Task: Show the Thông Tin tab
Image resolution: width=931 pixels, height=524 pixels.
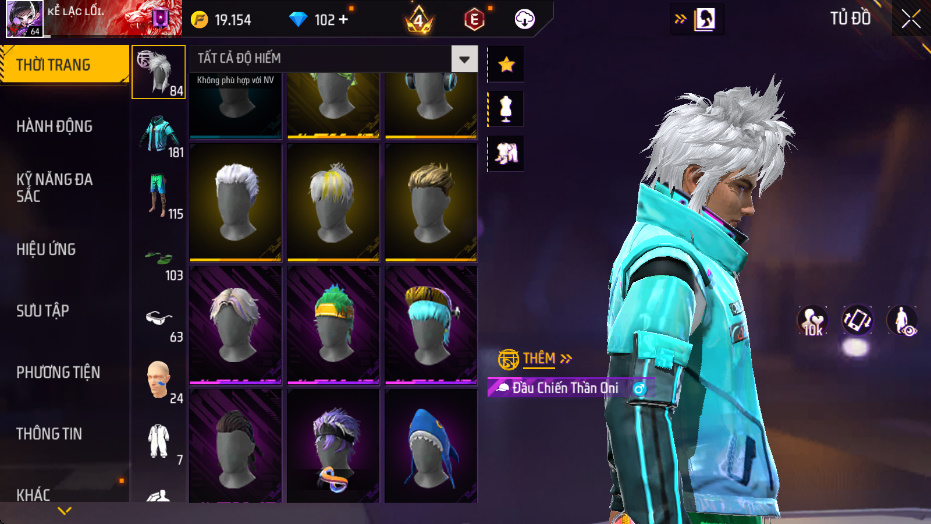Action: pos(50,434)
